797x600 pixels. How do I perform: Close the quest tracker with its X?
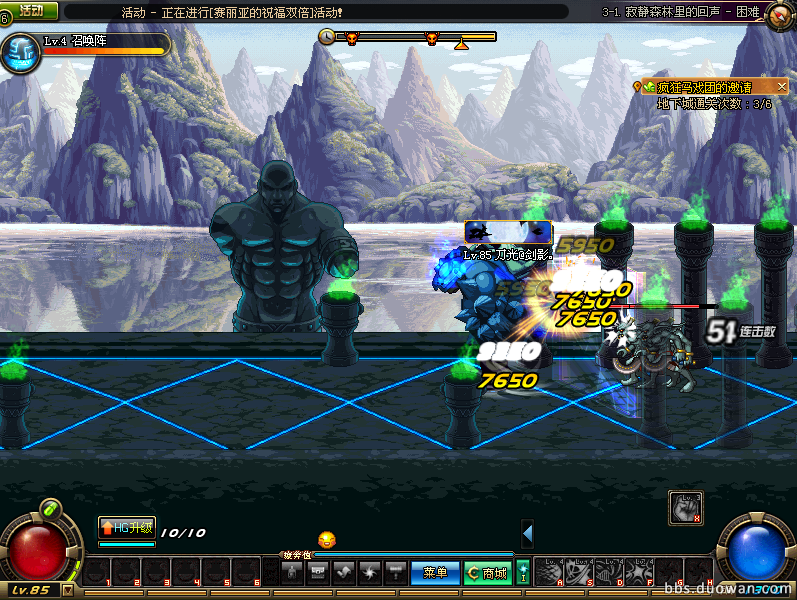coord(782,88)
